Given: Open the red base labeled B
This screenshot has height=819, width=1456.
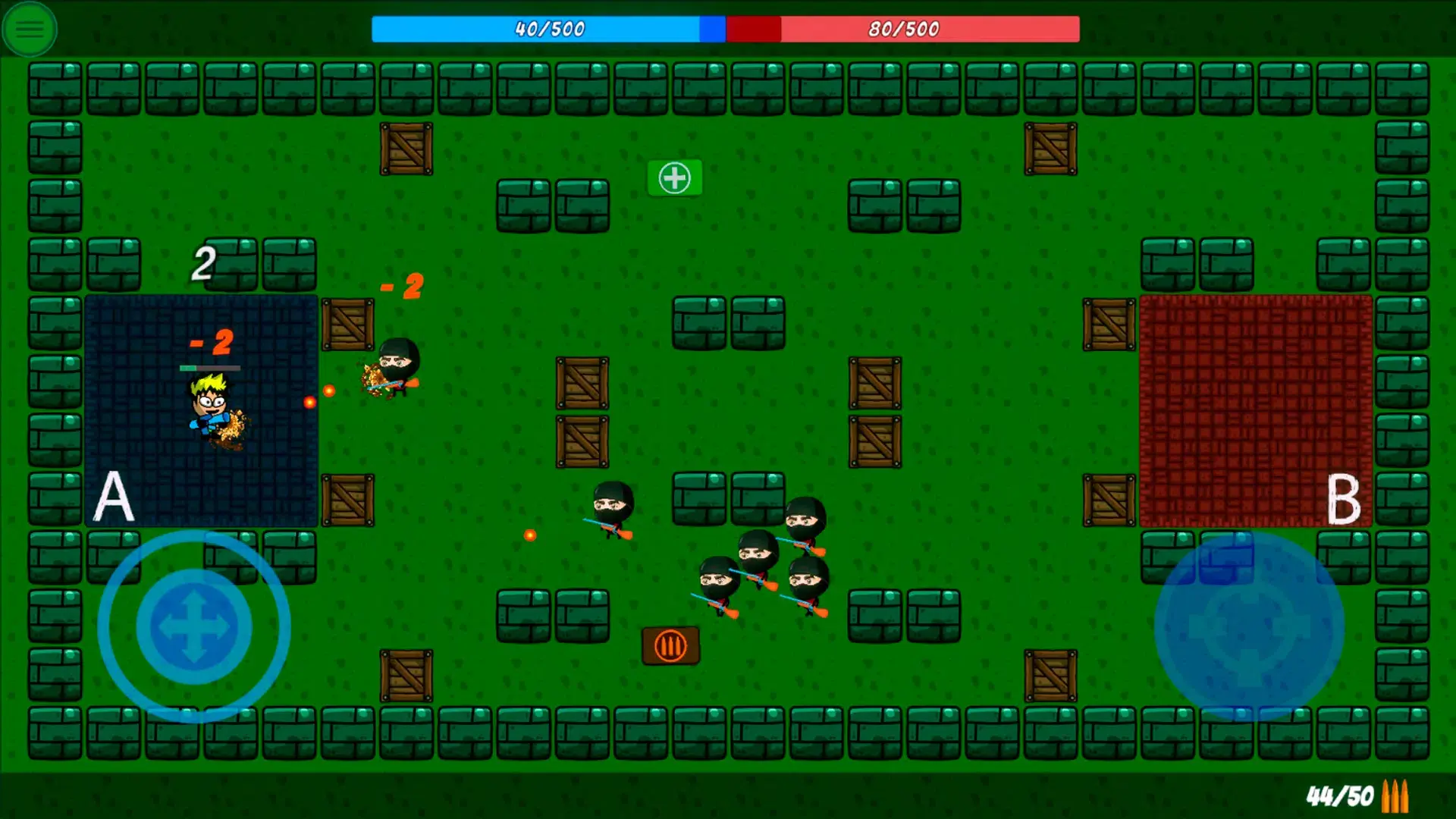Looking at the screenshot, I should click(1251, 409).
